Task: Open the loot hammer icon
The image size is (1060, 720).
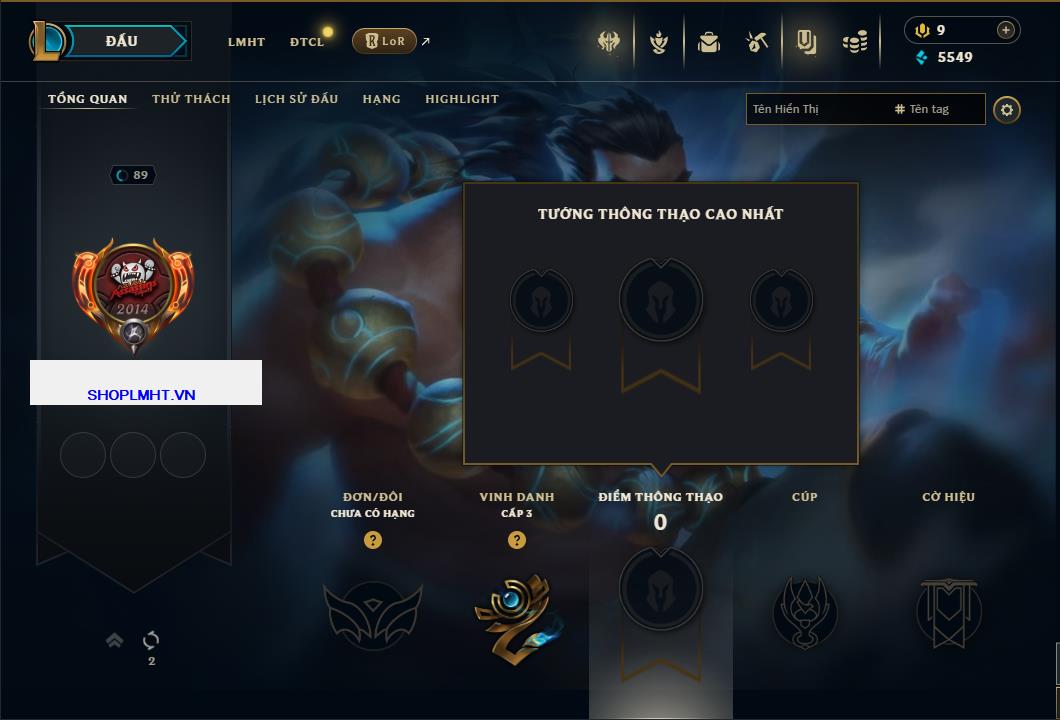Action: click(757, 42)
